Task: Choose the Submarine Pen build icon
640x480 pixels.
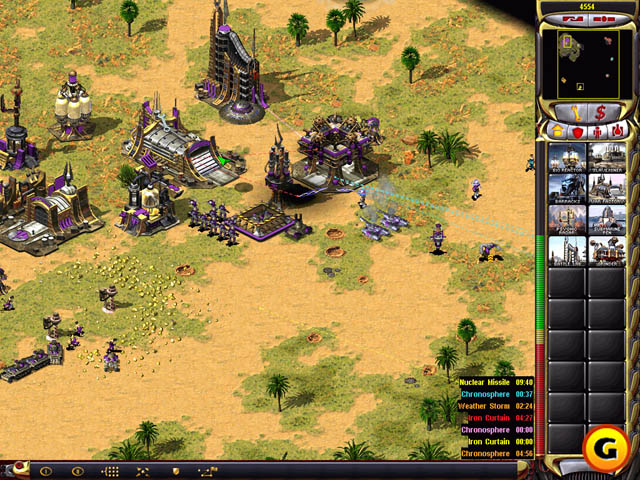Action: [605, 219]
